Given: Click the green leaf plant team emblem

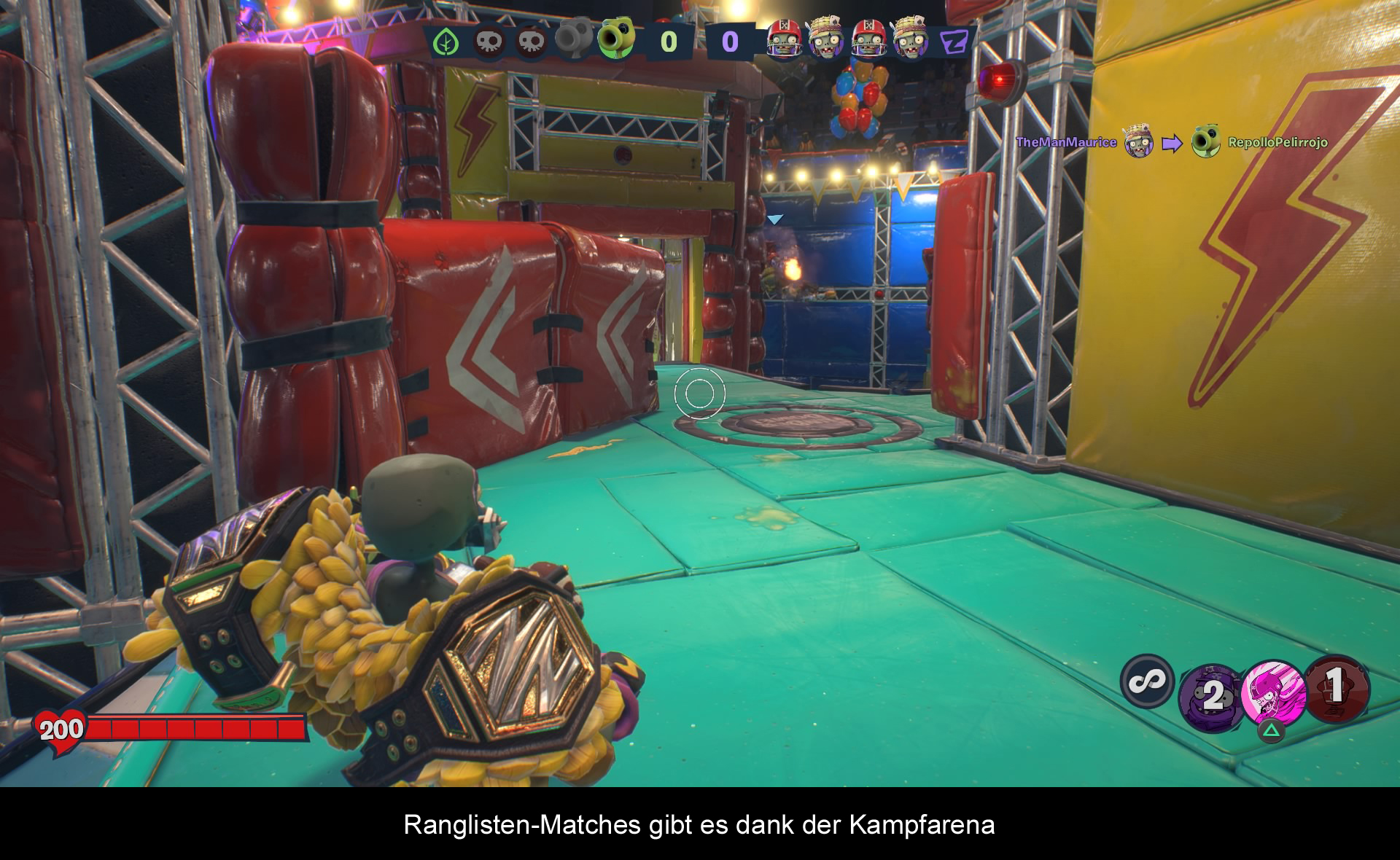Looking at the screenshot, I should [446, 42].
